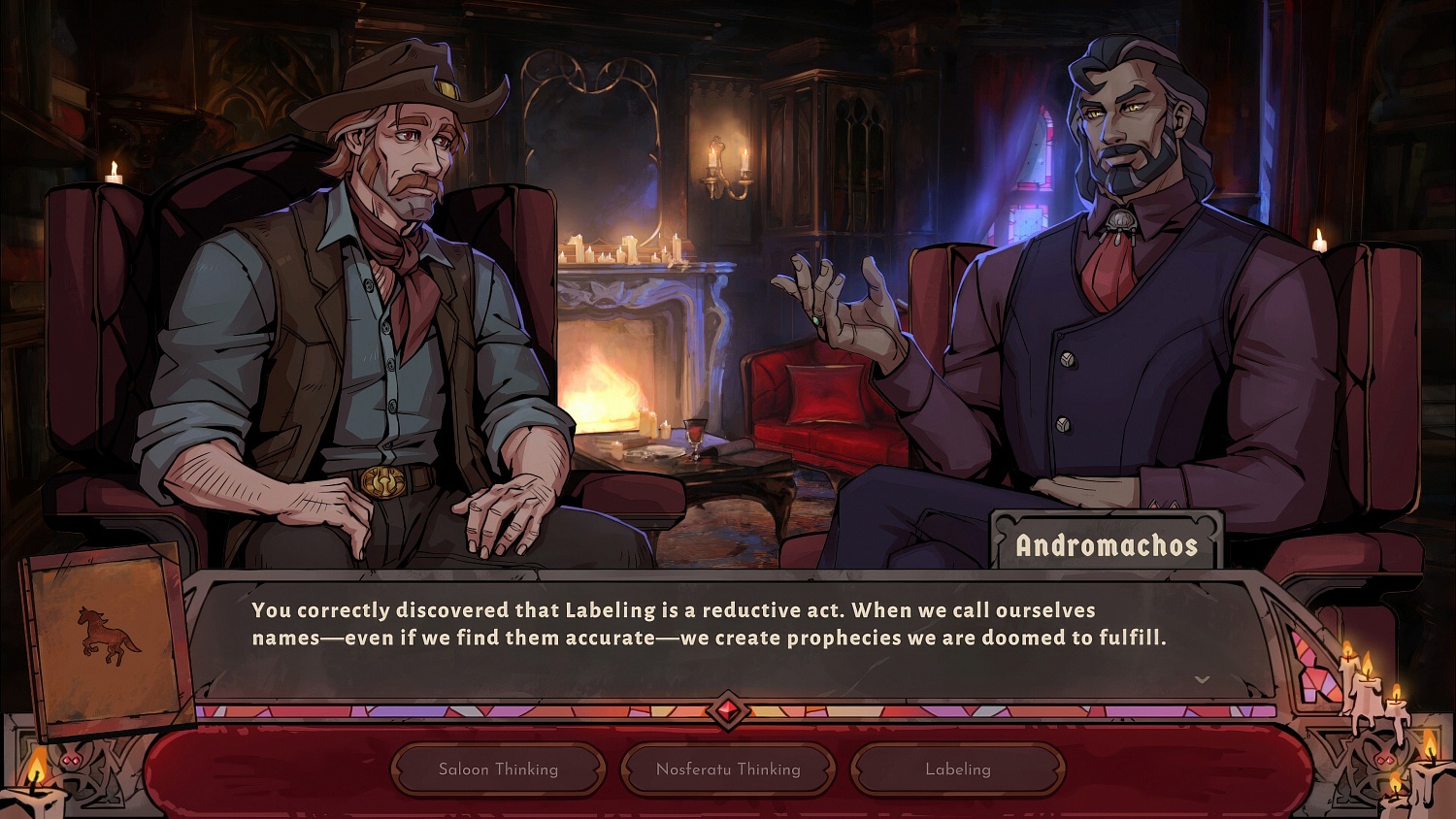Image resolution: width=1456 pixels, height=819 pixels.
Task: Click the red gem centered below the dialogue box
Action: tap(728, 709)
